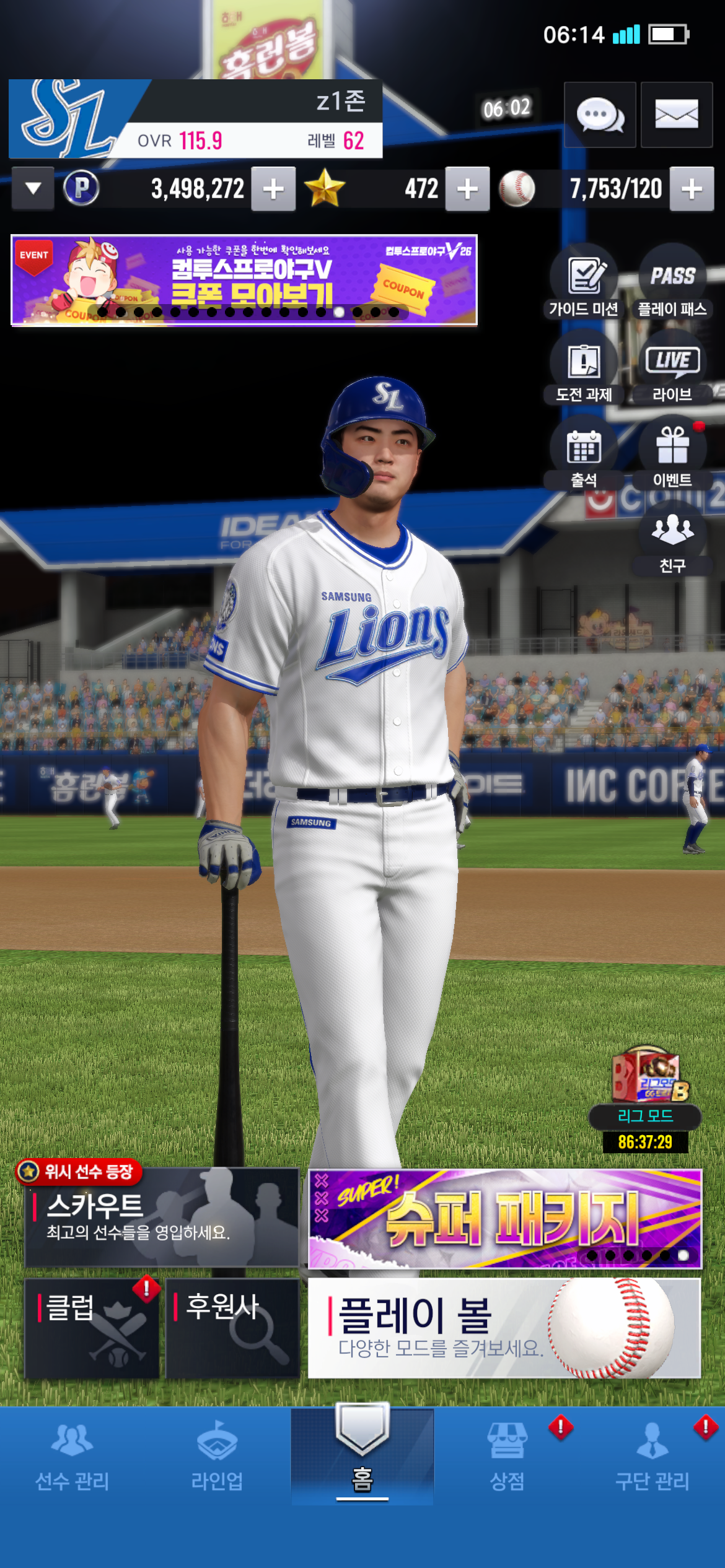Add more play balls with plus button
This screenshot has width=725, height=1568.
692,189
